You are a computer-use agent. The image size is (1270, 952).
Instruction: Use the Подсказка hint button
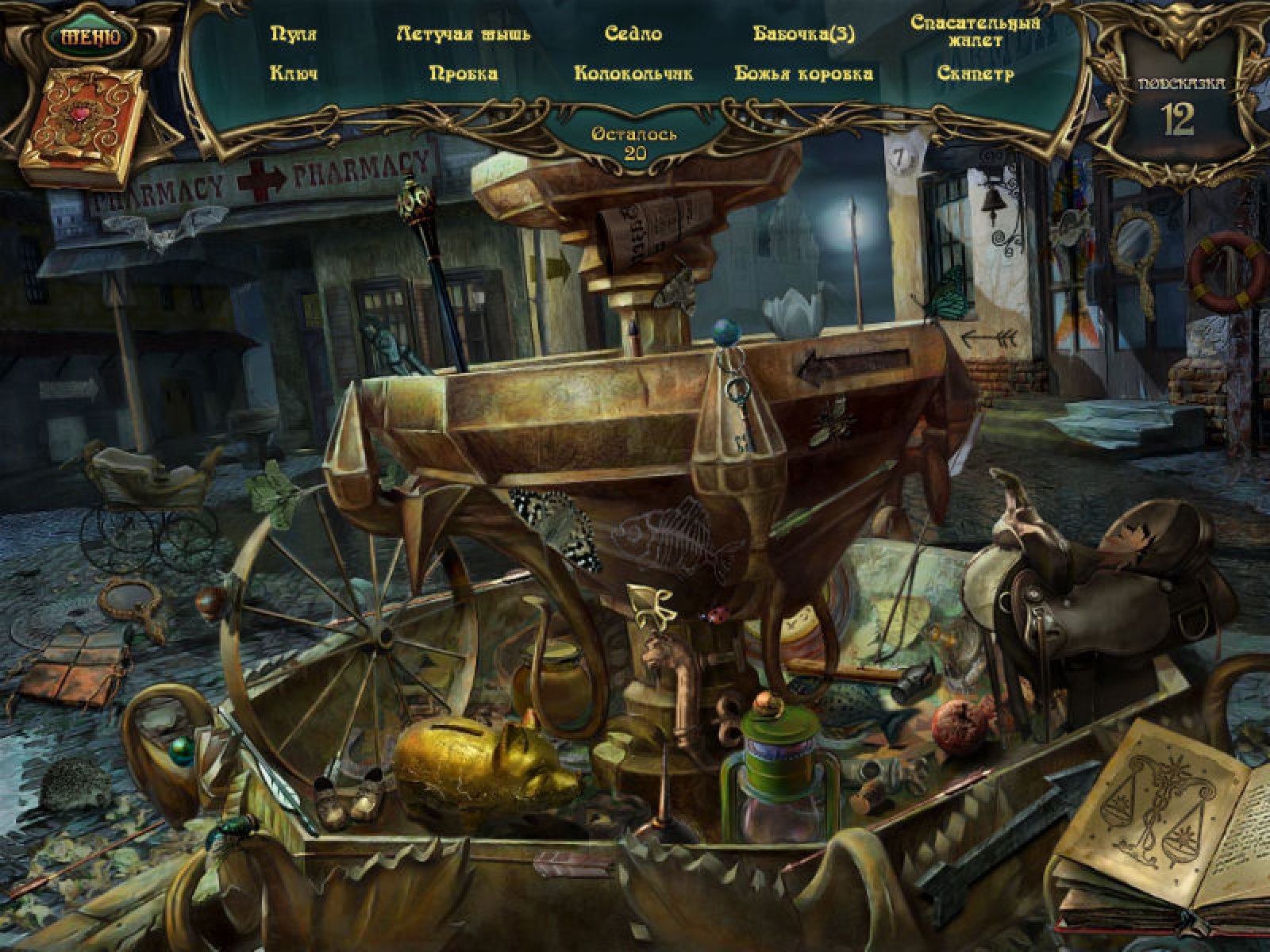tap(1178, 108)
